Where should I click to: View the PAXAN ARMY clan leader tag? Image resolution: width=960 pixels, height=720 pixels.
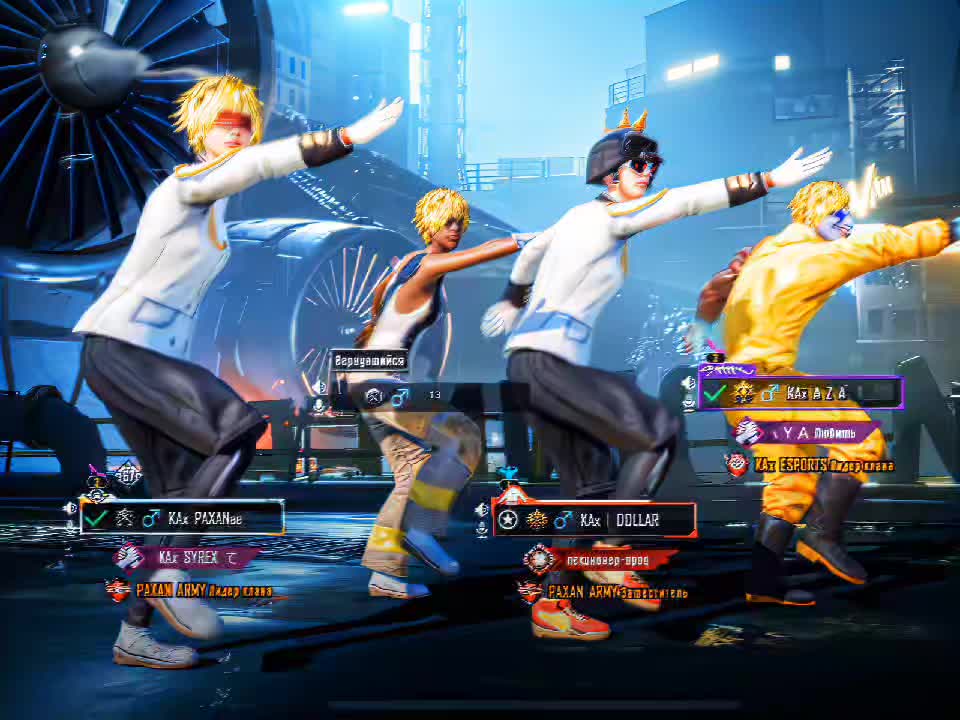[190, 591]
